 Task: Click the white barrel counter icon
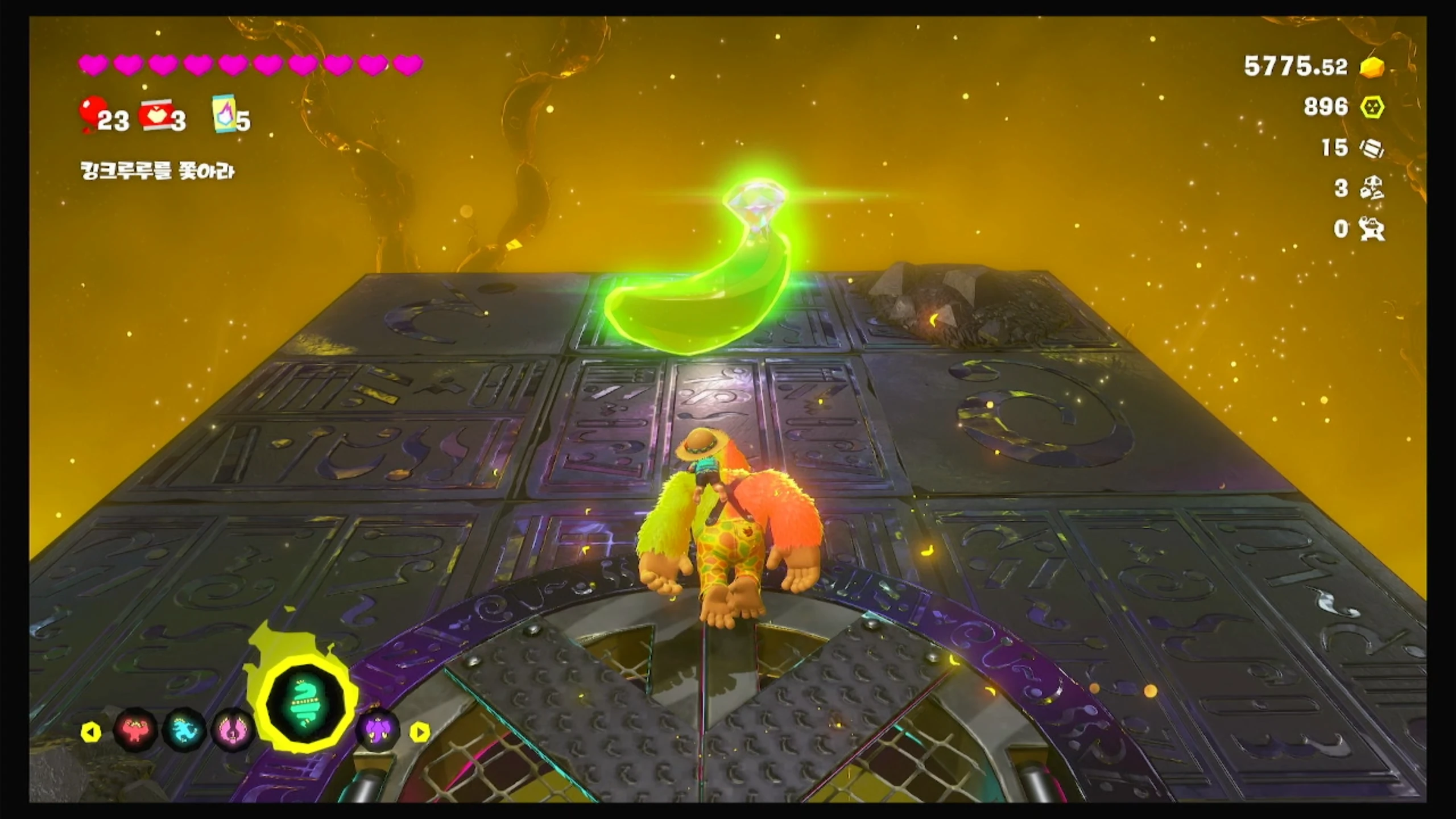pyautogui.click(x=1372, y=148)
